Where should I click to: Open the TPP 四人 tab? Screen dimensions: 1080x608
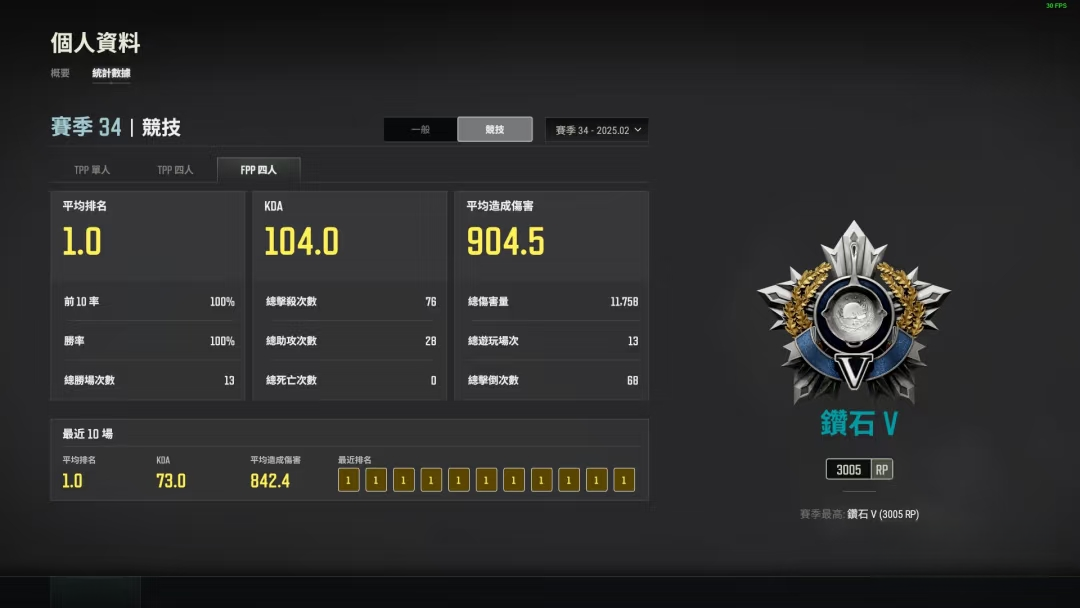pos(175,170)
